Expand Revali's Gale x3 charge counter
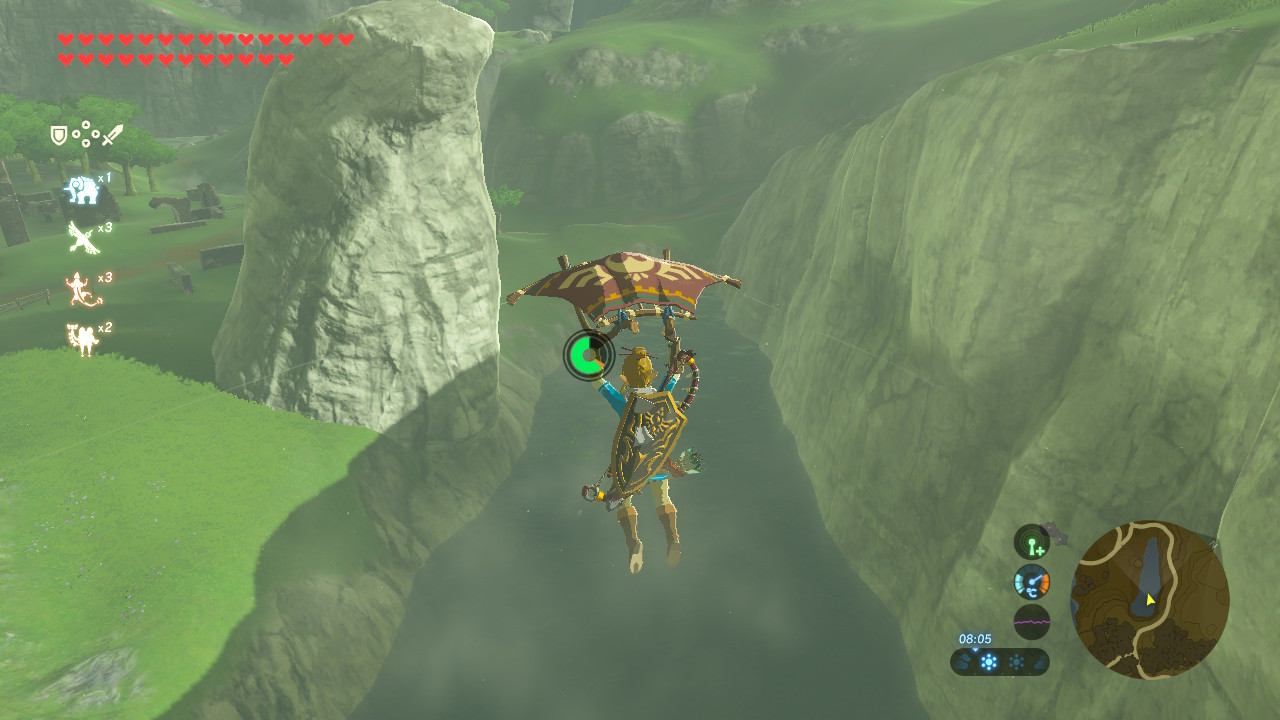The height and width of the screenshot is (720, 1280). (x=104, y=227)
